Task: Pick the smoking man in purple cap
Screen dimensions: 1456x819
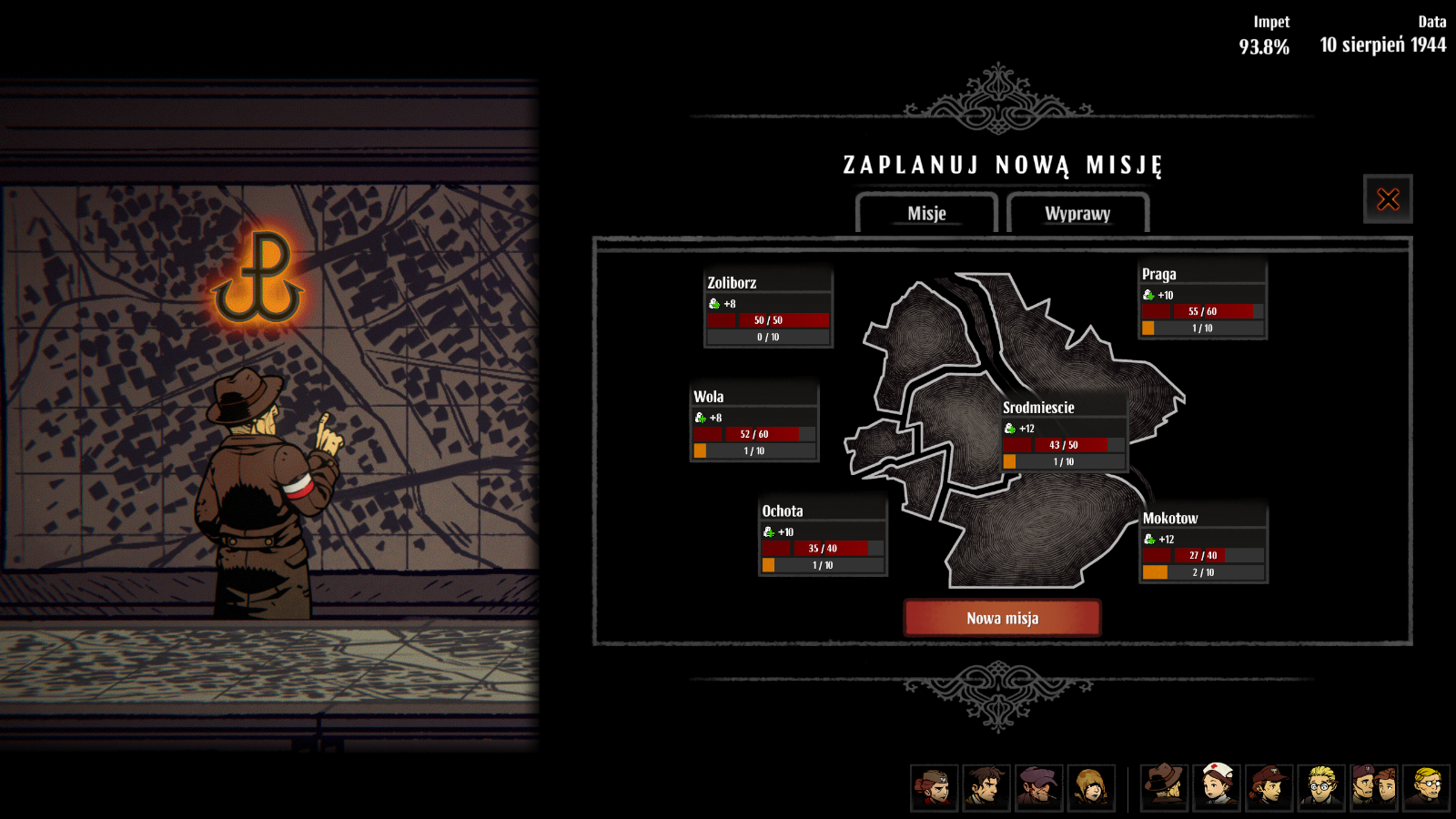Action: click(x=1038, y=787)
